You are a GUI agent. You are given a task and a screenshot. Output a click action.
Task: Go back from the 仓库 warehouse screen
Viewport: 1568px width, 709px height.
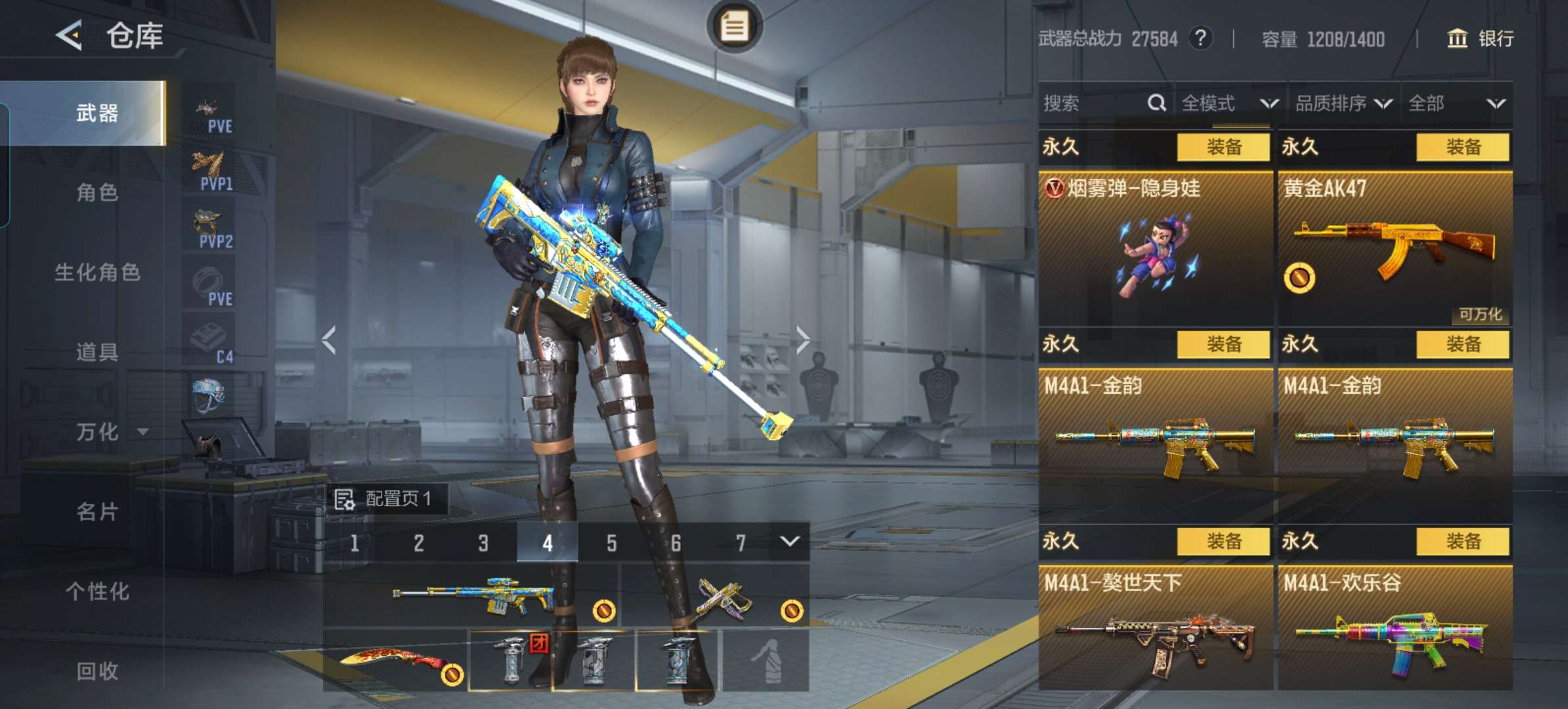pyautogui.click(x=70, y=35)
